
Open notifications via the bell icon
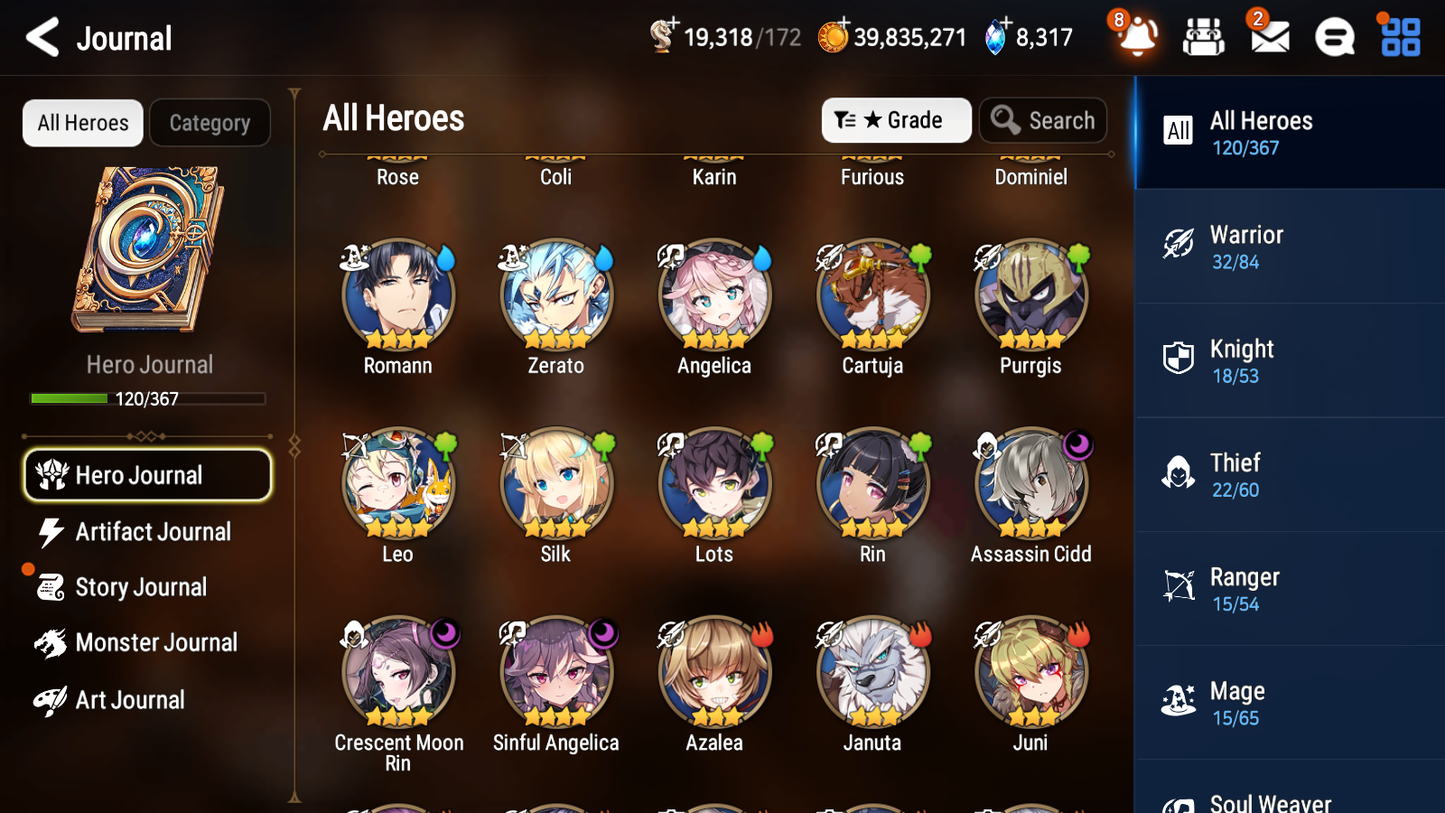(x=1135, y=37)
